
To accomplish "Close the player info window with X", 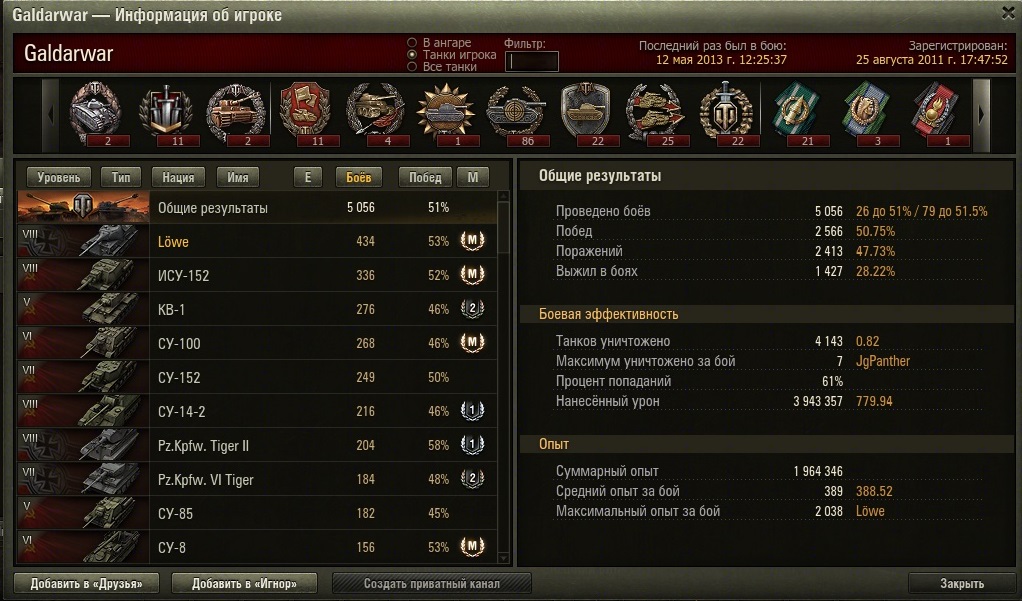I will 1009,12.
